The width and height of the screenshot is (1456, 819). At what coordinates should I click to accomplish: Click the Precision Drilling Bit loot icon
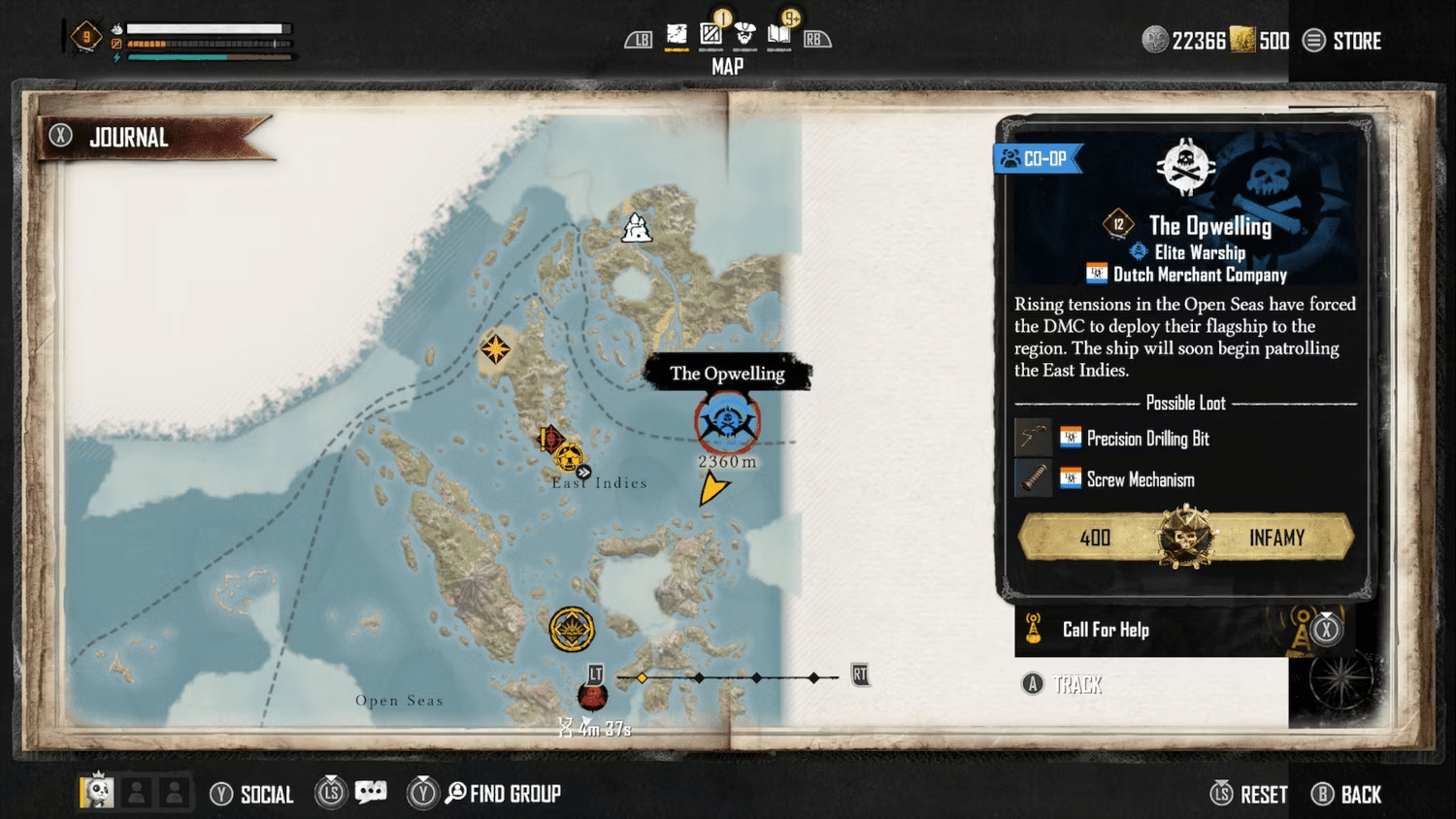pos(1033,438)
